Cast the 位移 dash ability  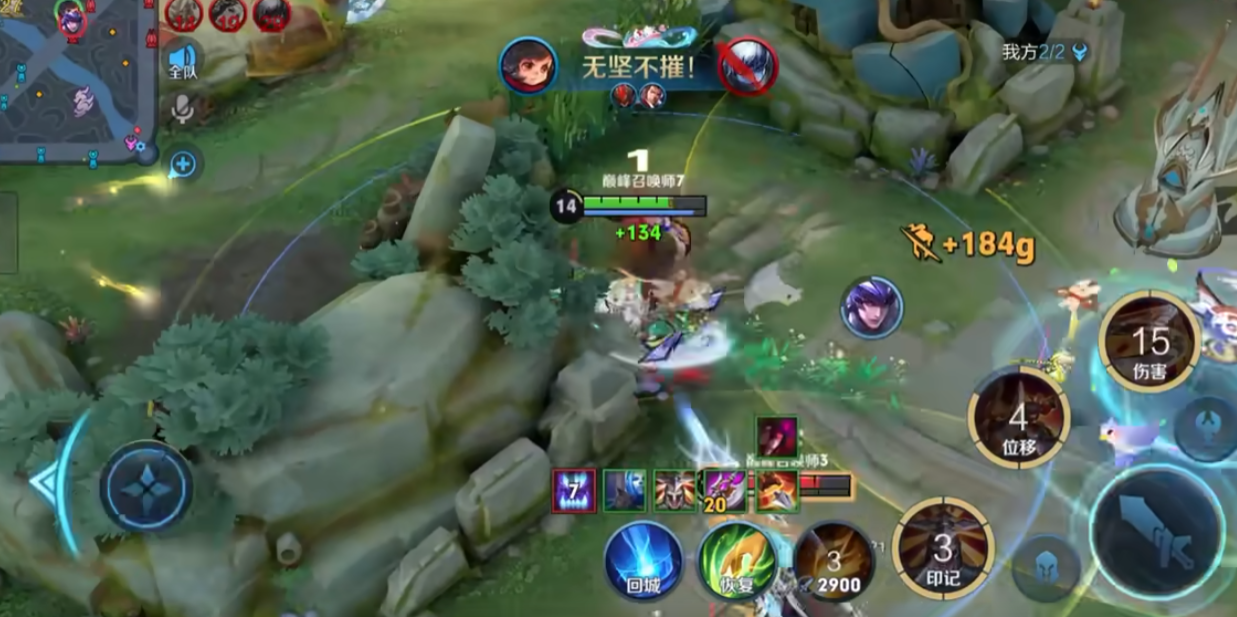tap(1018, 418)
